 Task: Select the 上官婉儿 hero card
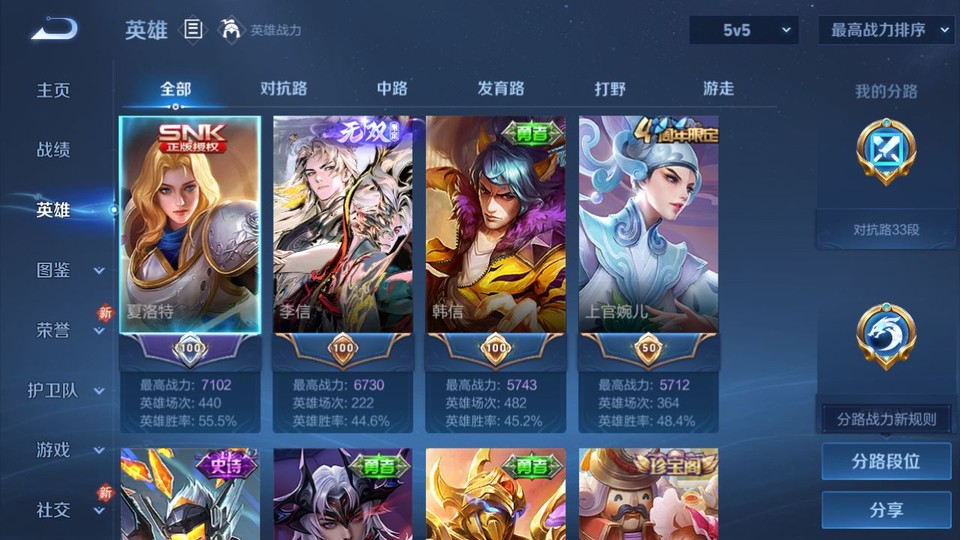(649, 225)
